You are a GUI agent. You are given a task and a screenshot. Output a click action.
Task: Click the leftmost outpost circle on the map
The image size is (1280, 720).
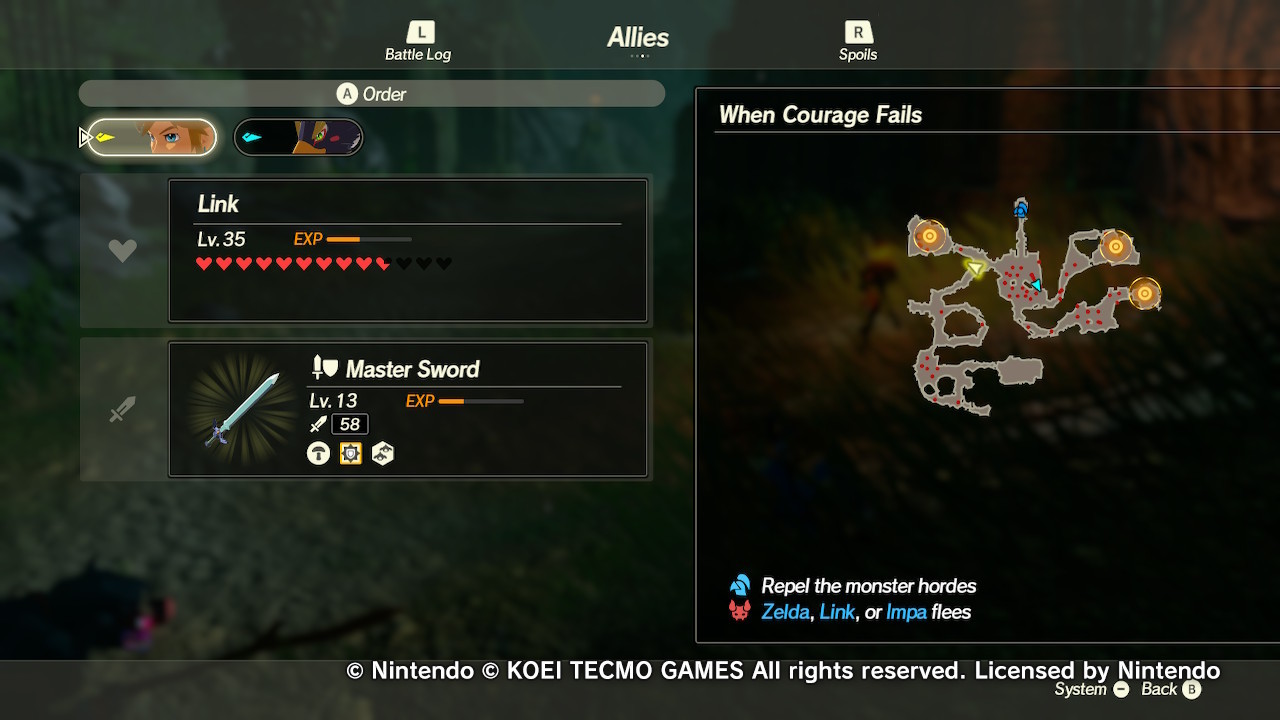tap(930, 237)
